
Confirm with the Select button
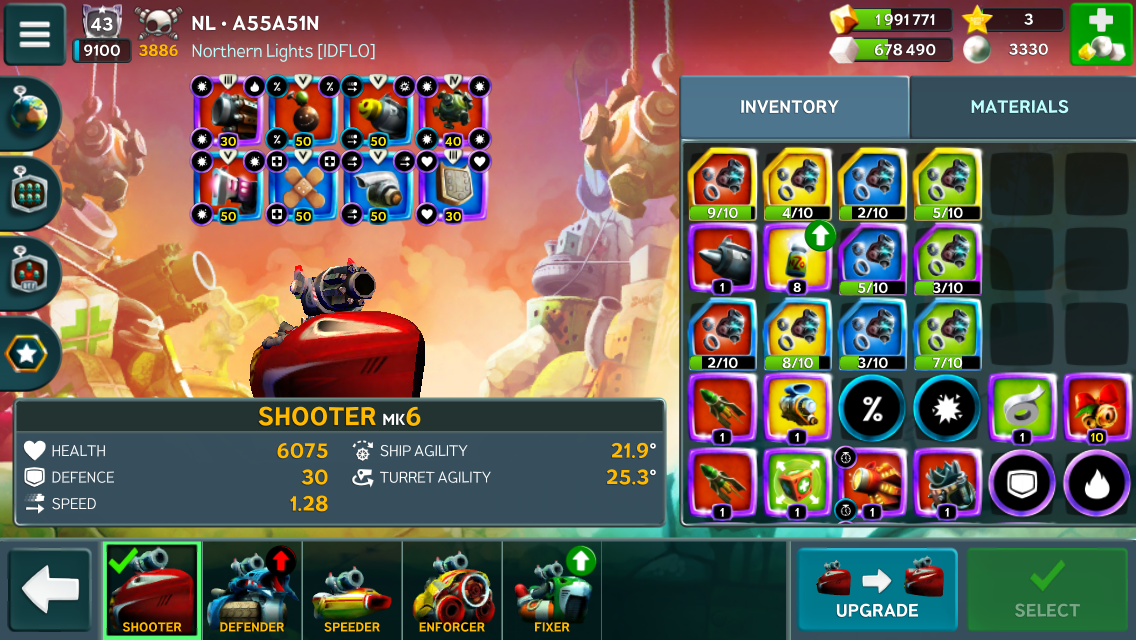pos(1046,590)
